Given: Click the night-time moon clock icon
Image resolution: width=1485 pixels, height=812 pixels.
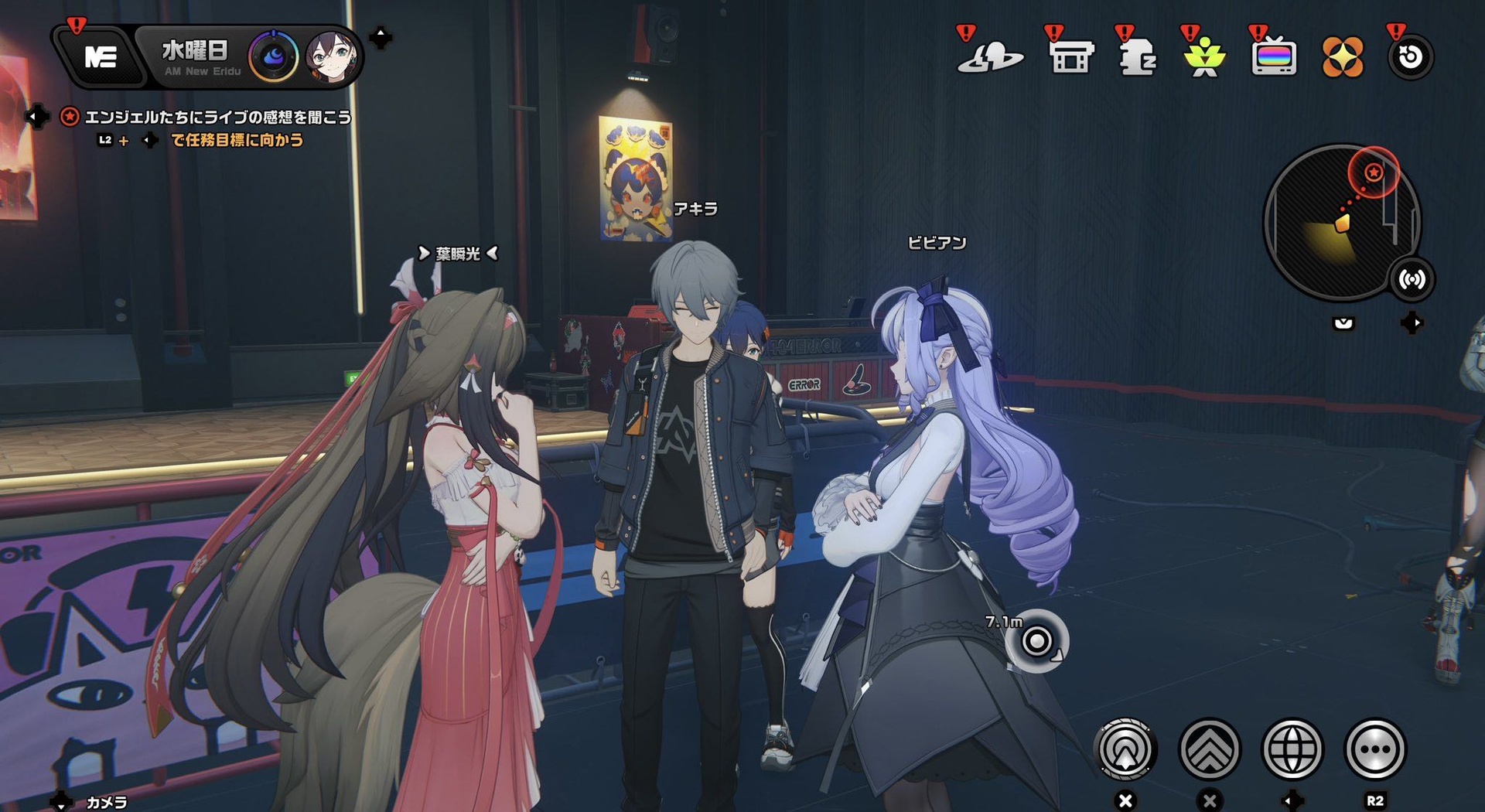Looking at the screenshot, I should (x=274, y=56).
